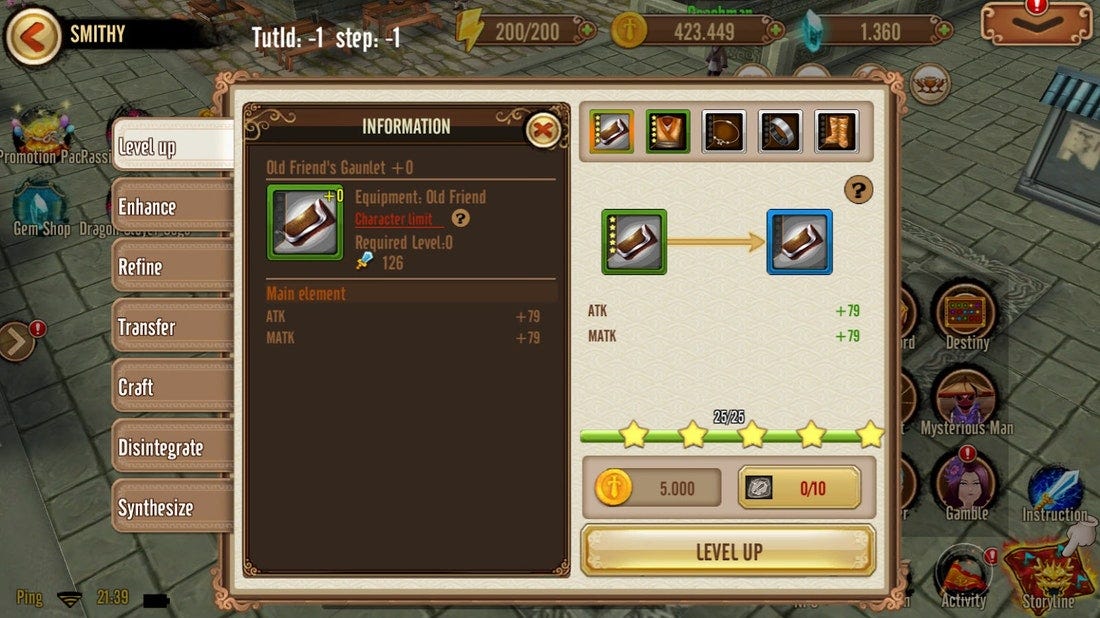Choose the Craft tab

pyautogui.click(x=171, y=387)
